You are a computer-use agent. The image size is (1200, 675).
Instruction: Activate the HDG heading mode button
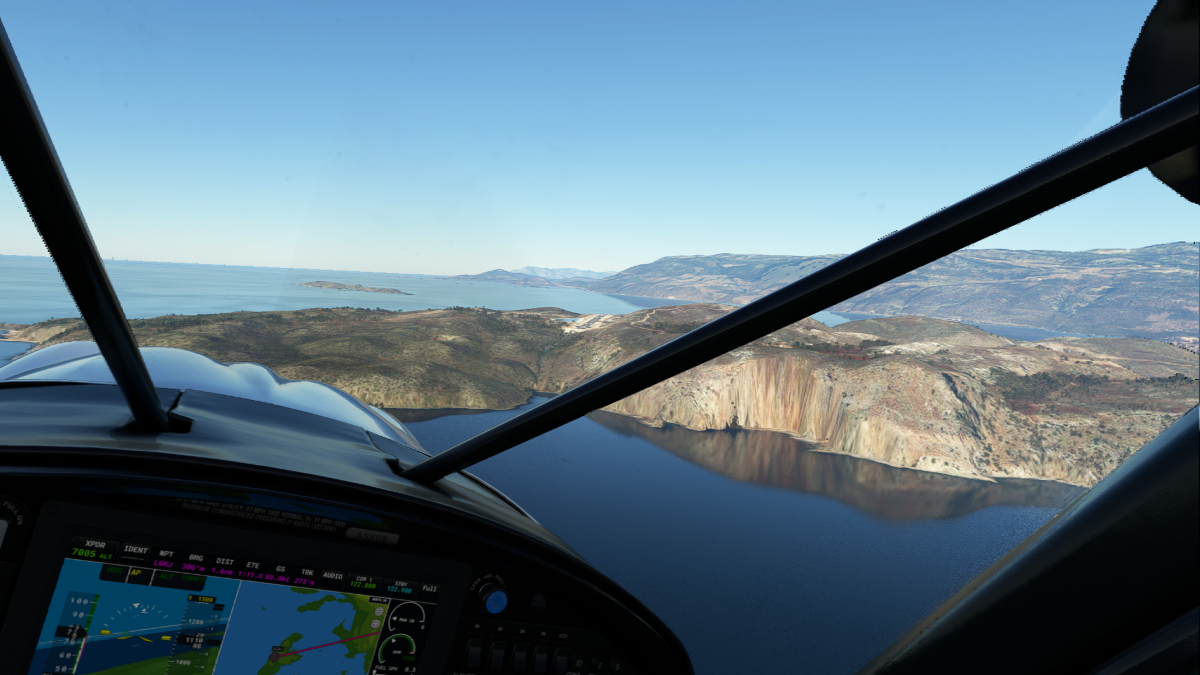[112, 571]
